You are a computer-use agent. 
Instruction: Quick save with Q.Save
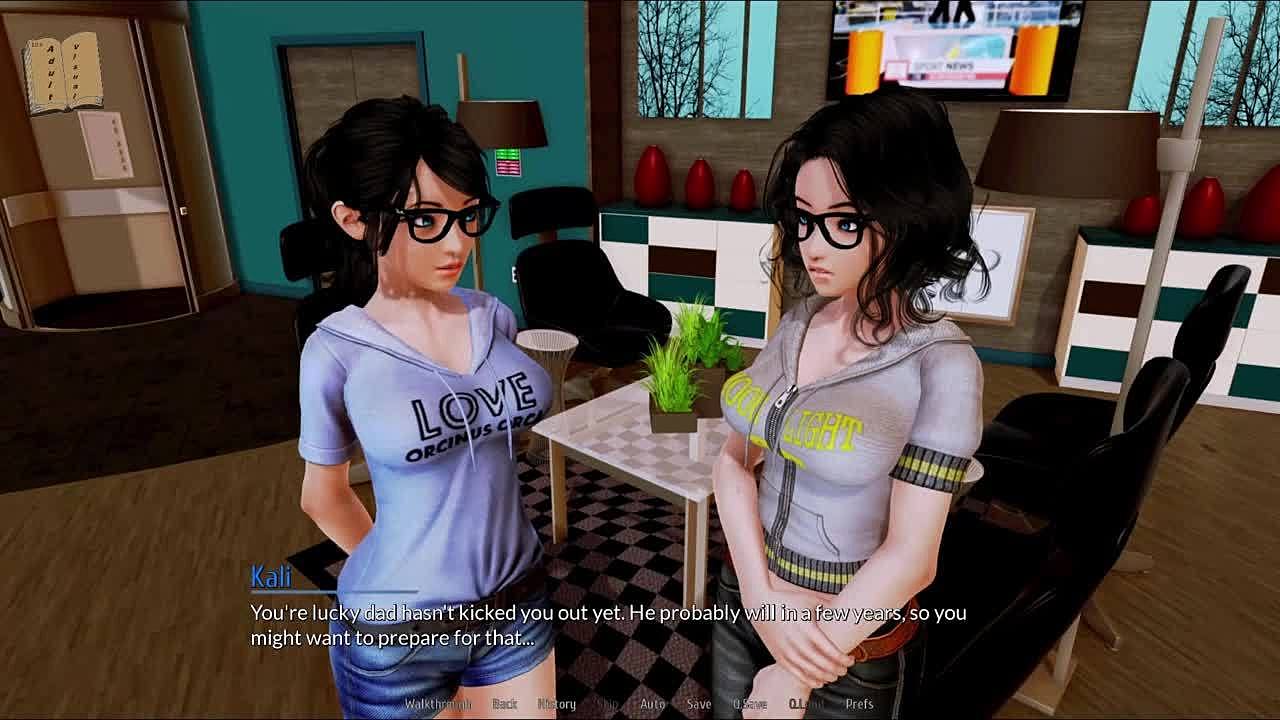pos(749,704)
